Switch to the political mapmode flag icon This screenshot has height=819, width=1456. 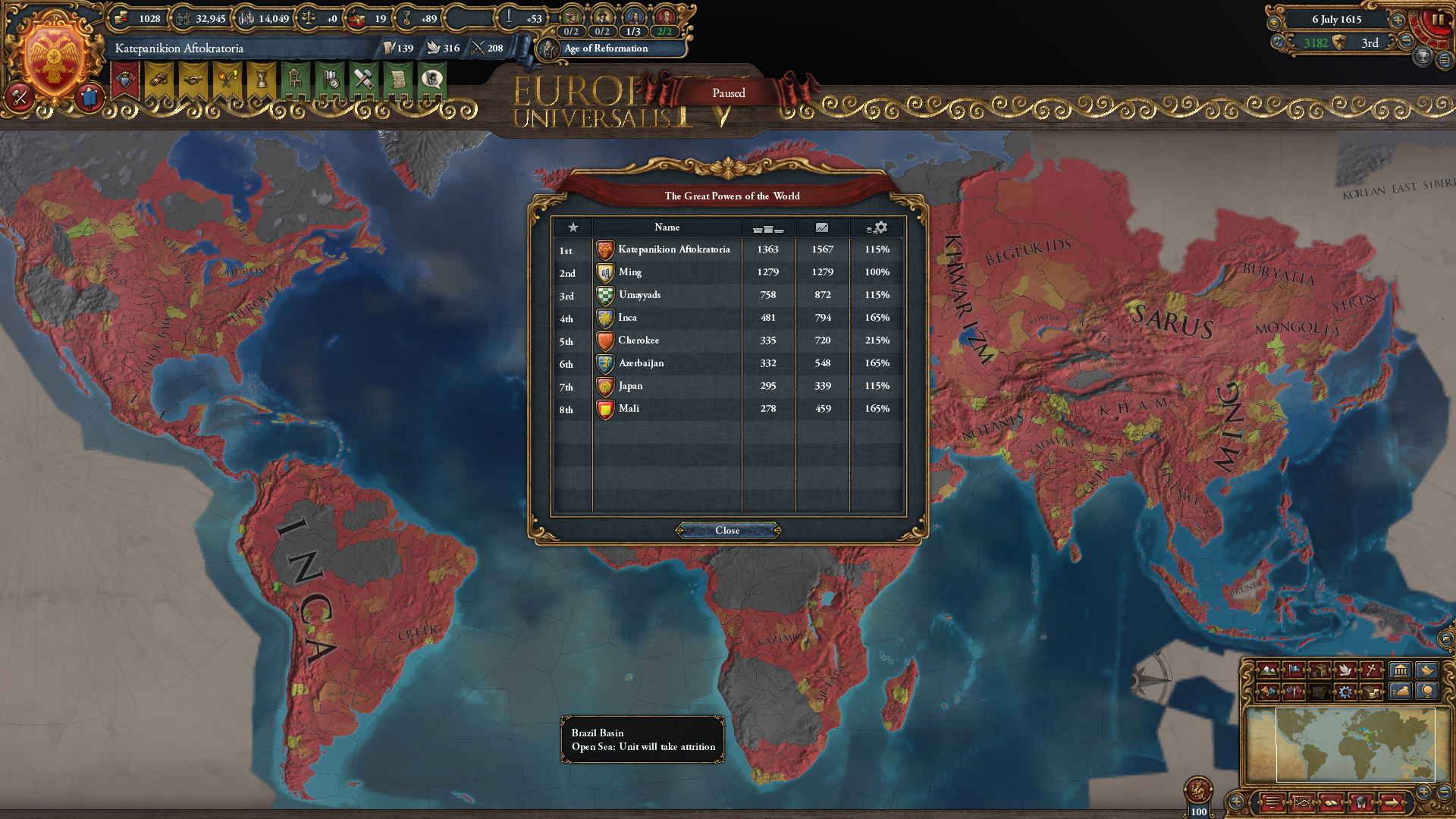[1294, 670]
